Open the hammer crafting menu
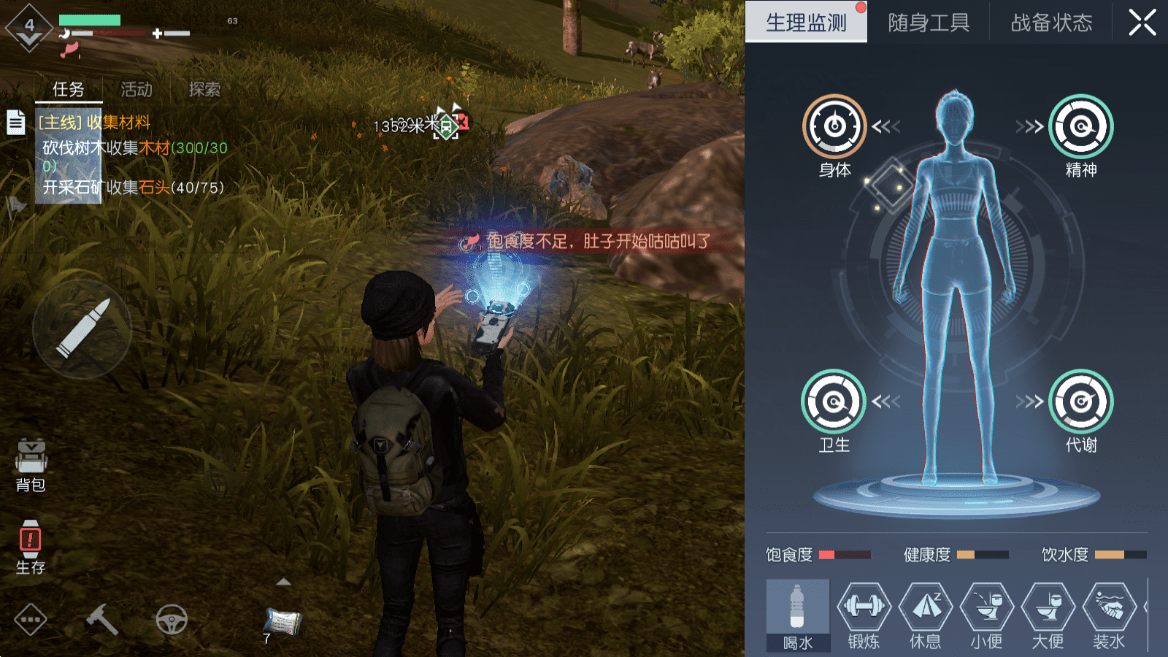The width and height of the screenshot is (1168, 657). click(102, 620)
